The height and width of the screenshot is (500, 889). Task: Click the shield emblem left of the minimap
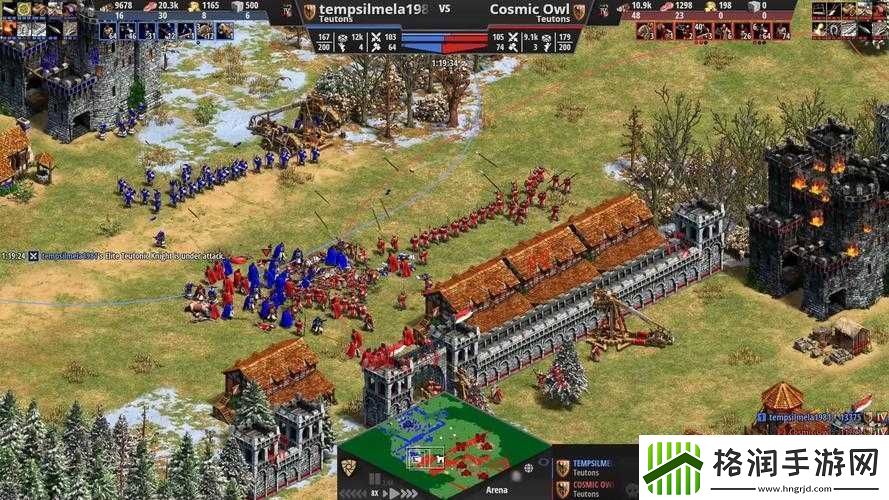pyautogui.click(x=348, y=467)
